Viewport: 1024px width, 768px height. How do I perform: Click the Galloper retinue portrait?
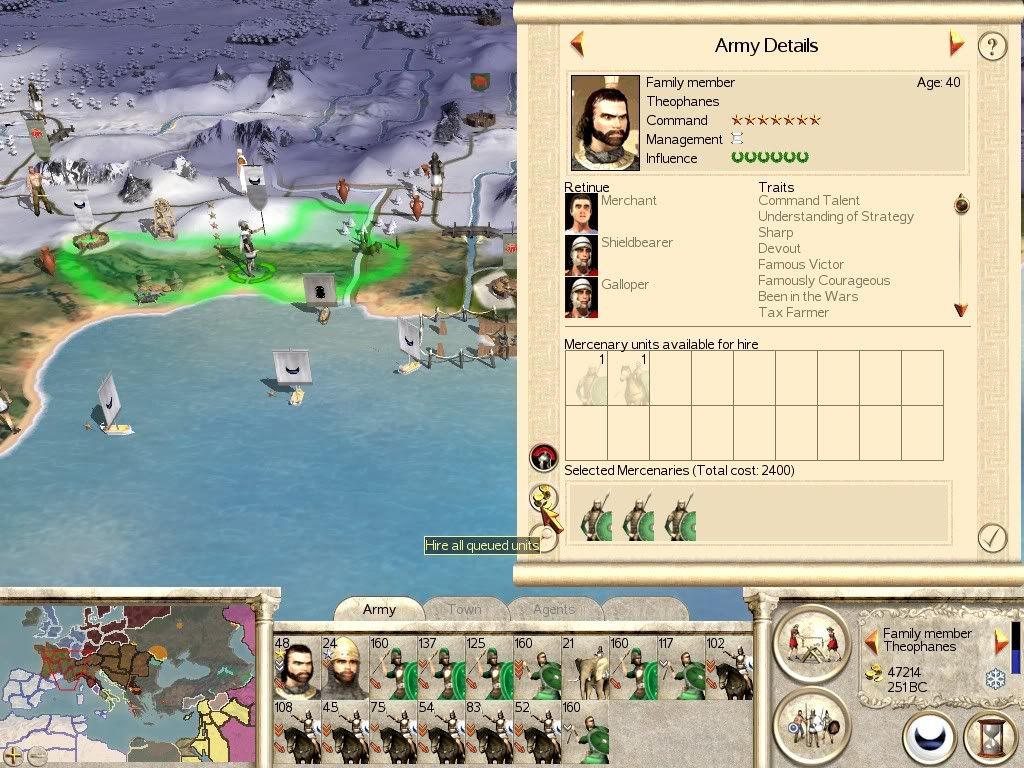coord(581,297)
